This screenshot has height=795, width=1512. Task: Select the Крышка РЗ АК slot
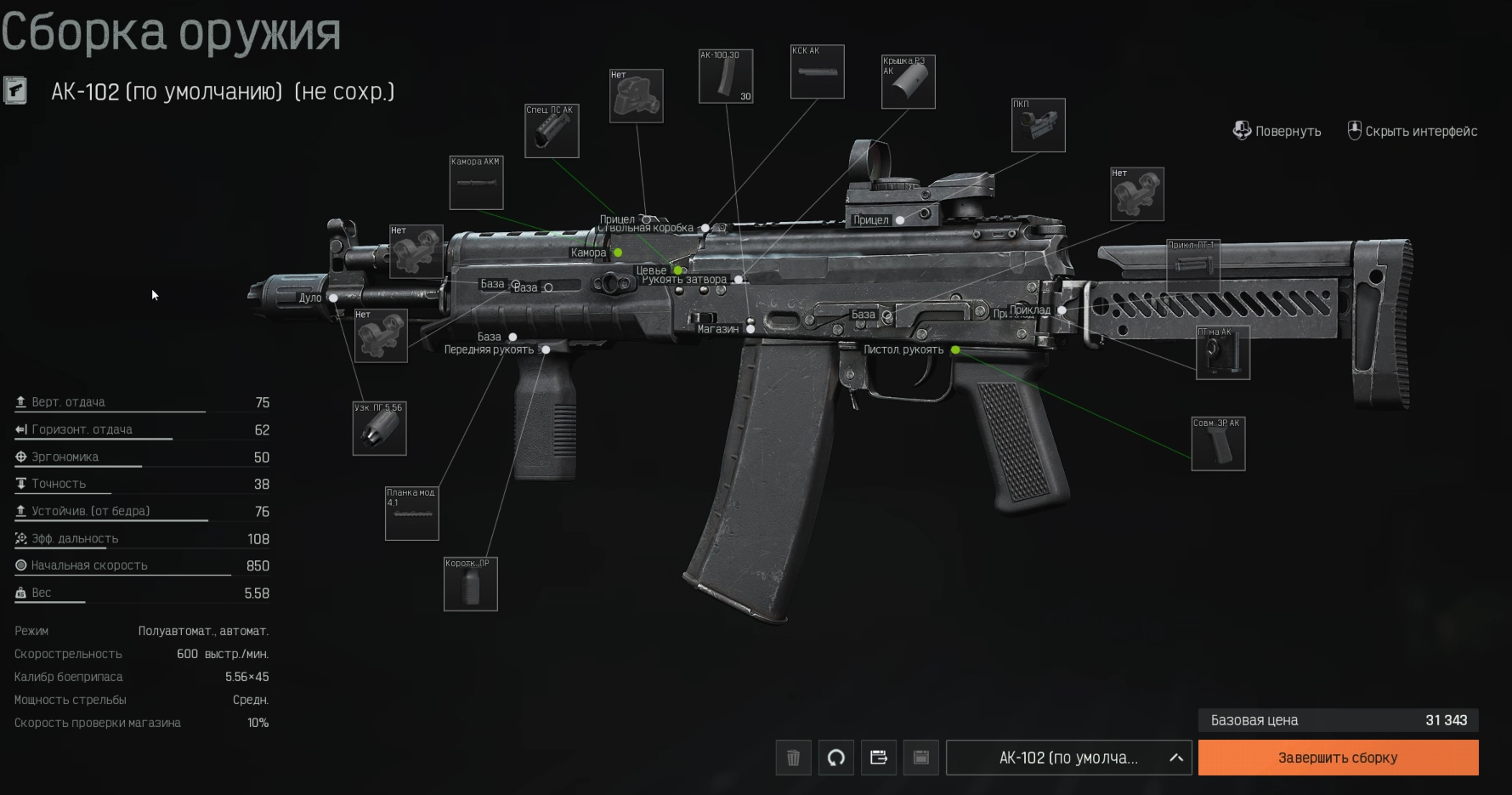click(908, 82)
